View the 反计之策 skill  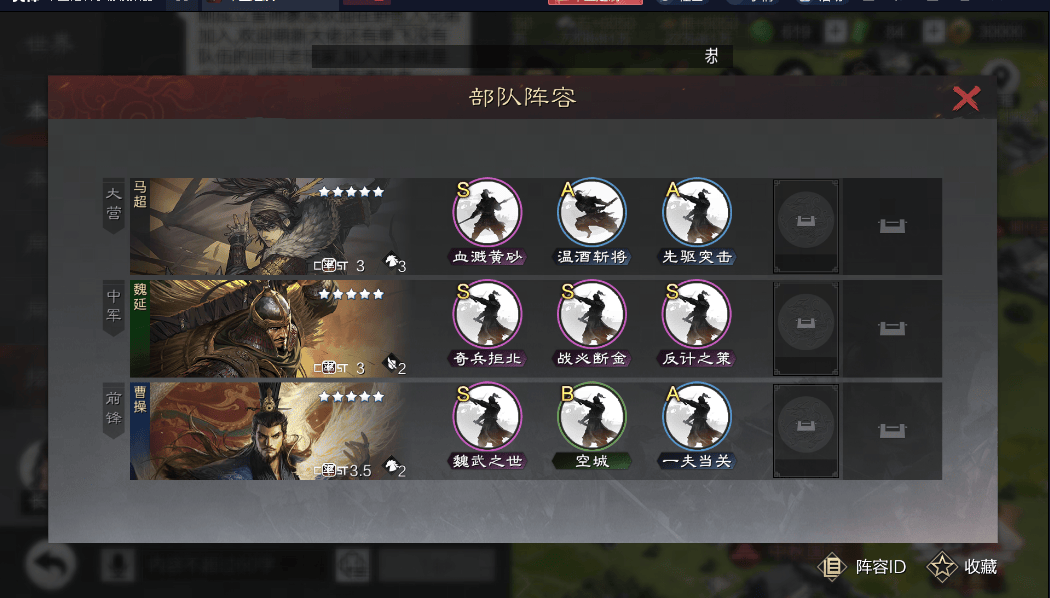pyautogui.click(x=697, y=314)
